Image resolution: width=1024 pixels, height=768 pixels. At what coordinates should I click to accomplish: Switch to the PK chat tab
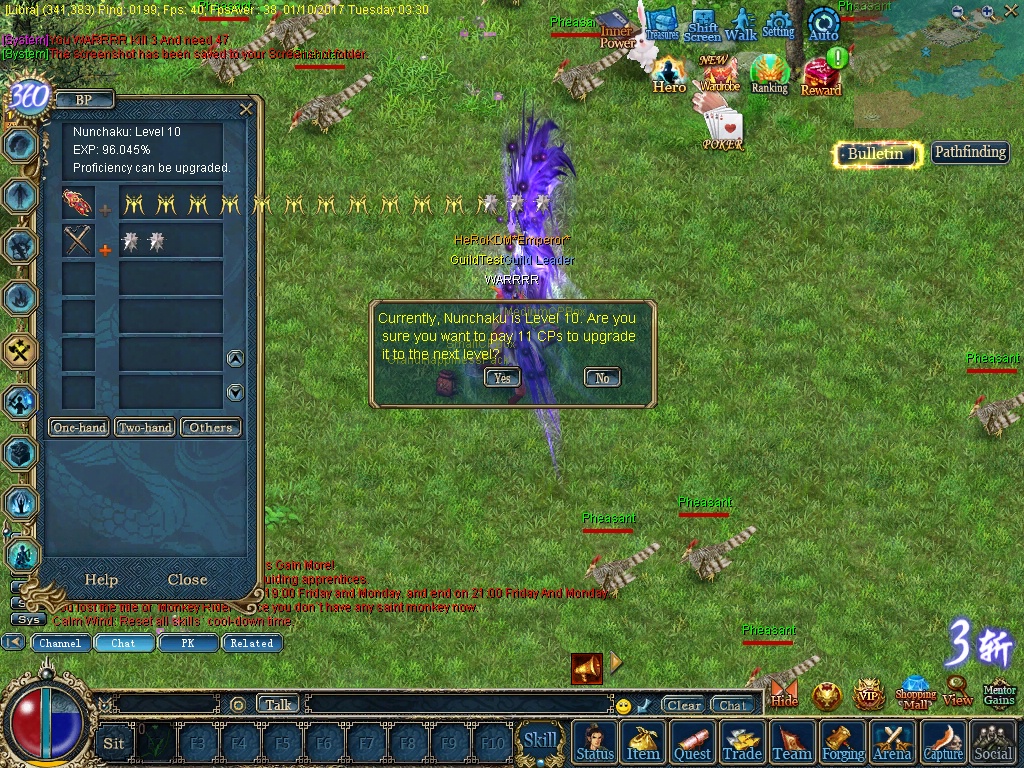187,643
